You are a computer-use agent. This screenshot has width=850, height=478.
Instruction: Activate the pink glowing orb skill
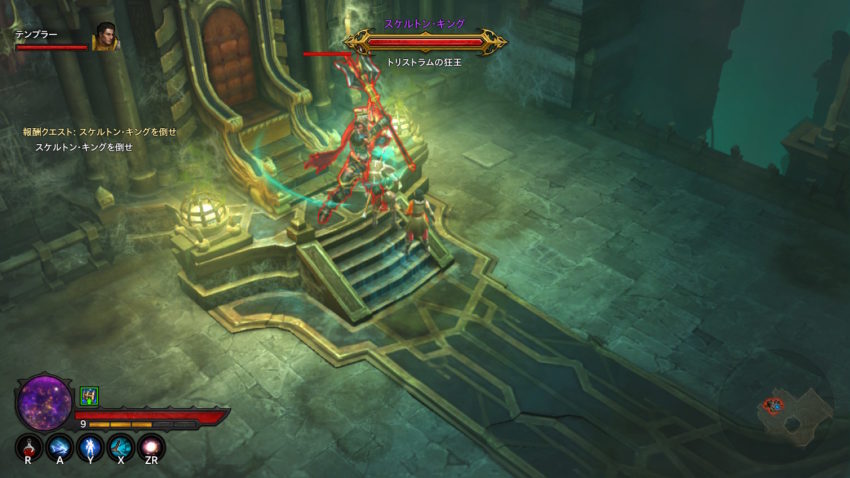click(x=151, y=446)
